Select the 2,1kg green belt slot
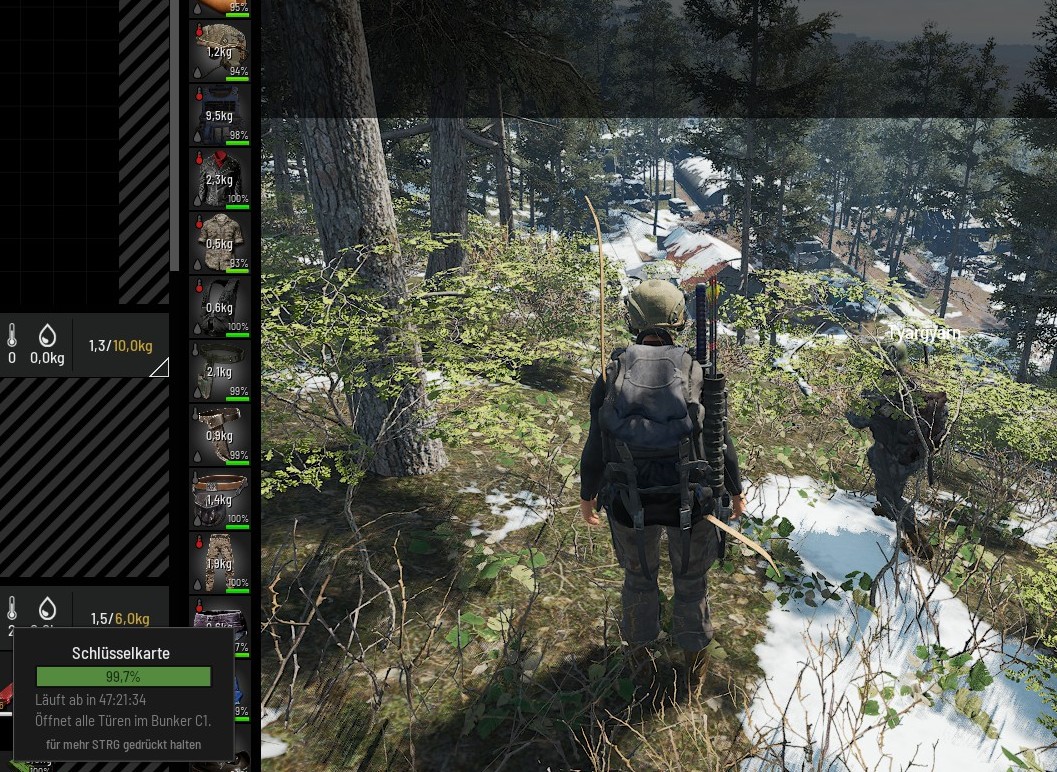This screenshot has width=1057, height=772. pos(220,369)
